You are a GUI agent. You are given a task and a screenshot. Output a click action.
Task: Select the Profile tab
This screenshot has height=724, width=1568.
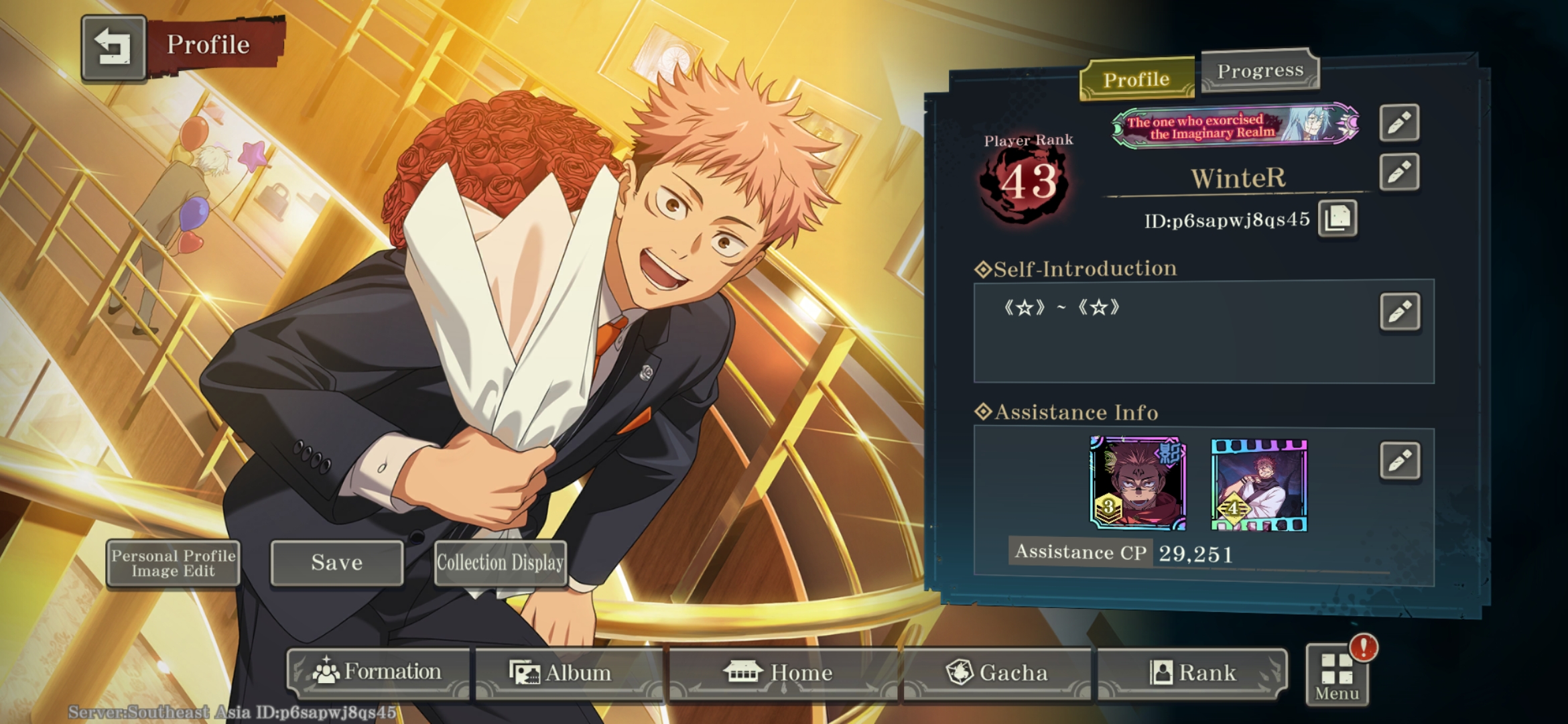click(x=1136, y=80)
